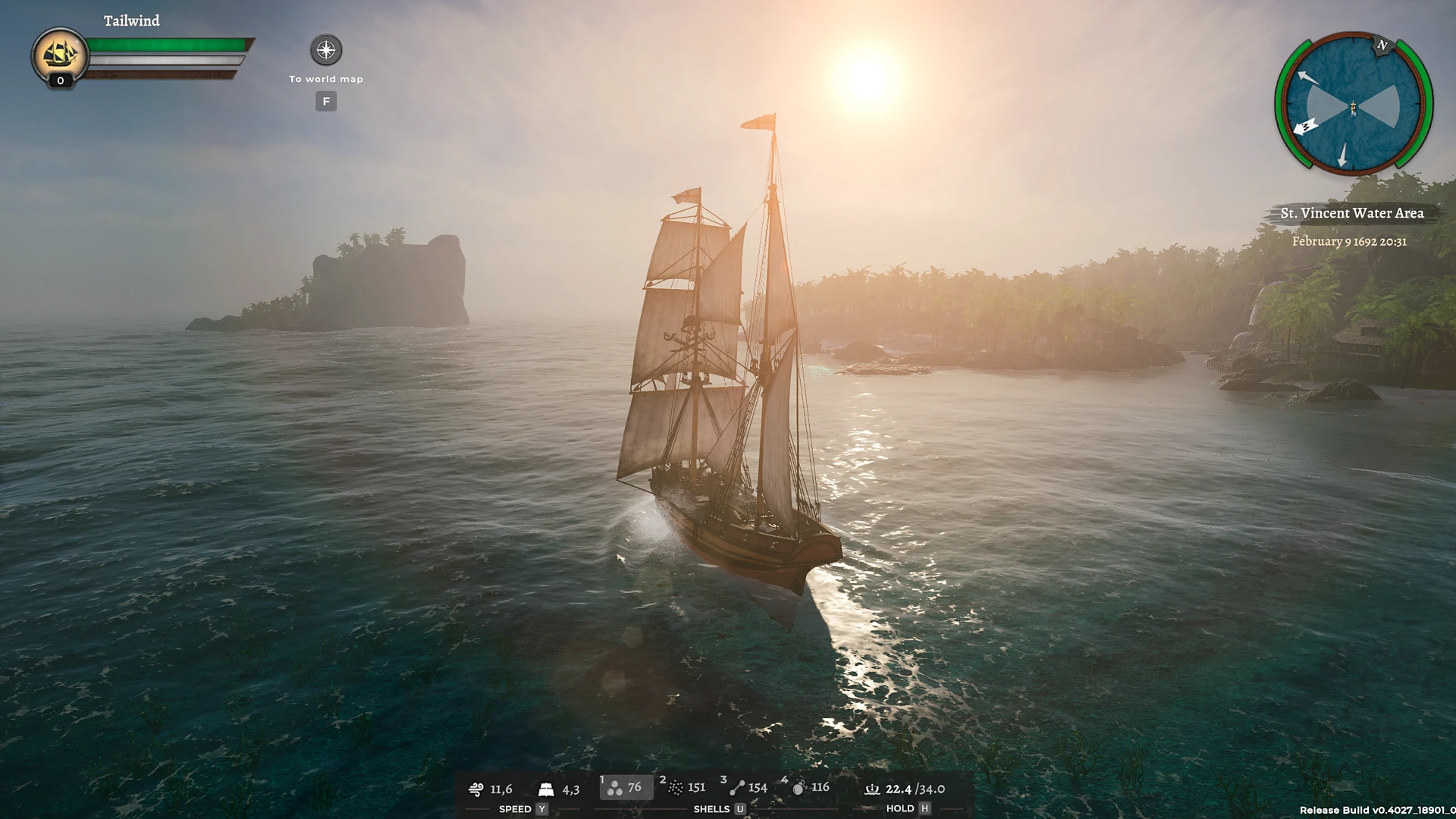Click the world map compass icon

(325, 49)
